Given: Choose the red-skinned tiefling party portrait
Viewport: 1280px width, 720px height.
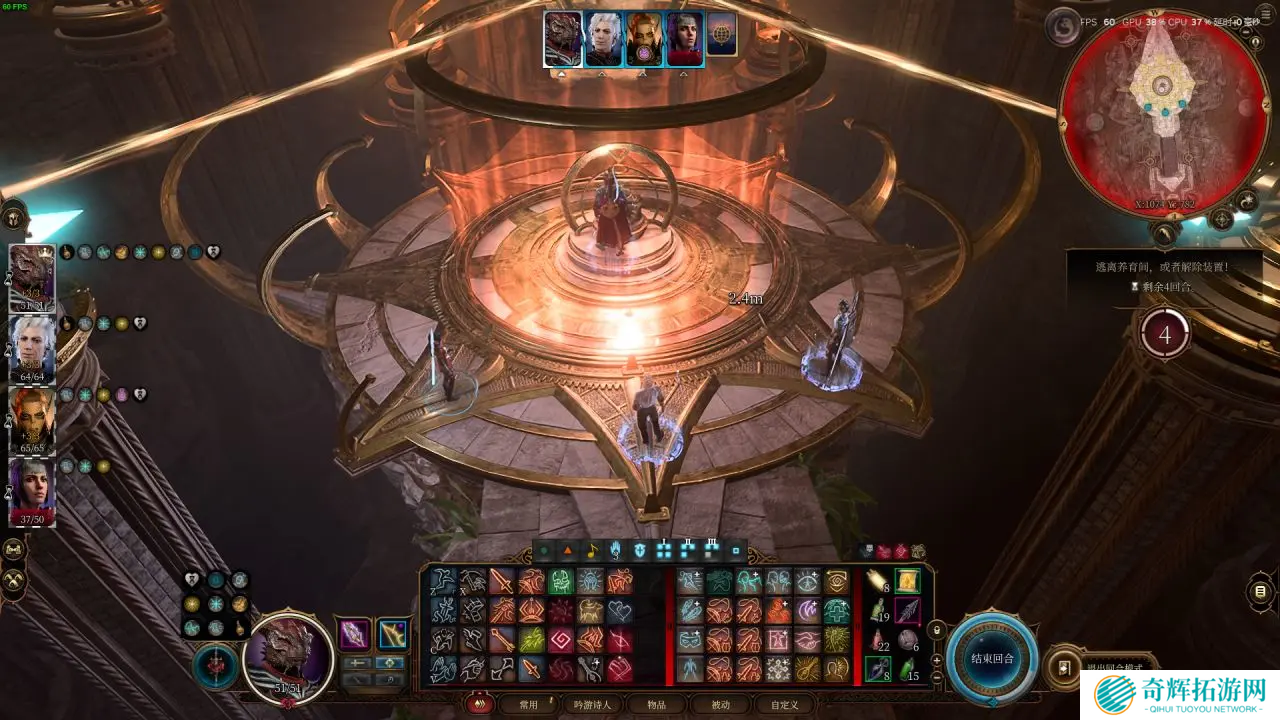Looking at the screenshot, I should (32, 420).
